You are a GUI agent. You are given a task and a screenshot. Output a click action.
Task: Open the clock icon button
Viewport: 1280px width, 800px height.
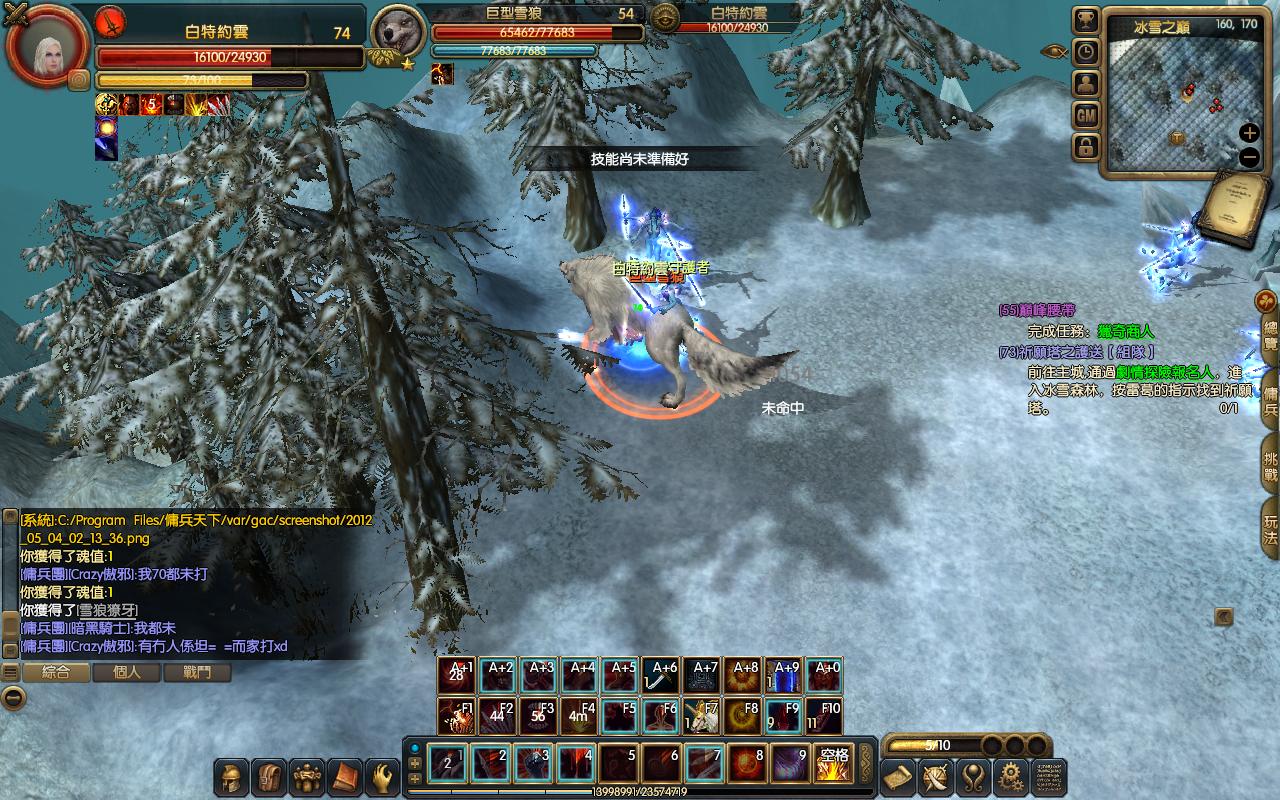[1086, 52]
